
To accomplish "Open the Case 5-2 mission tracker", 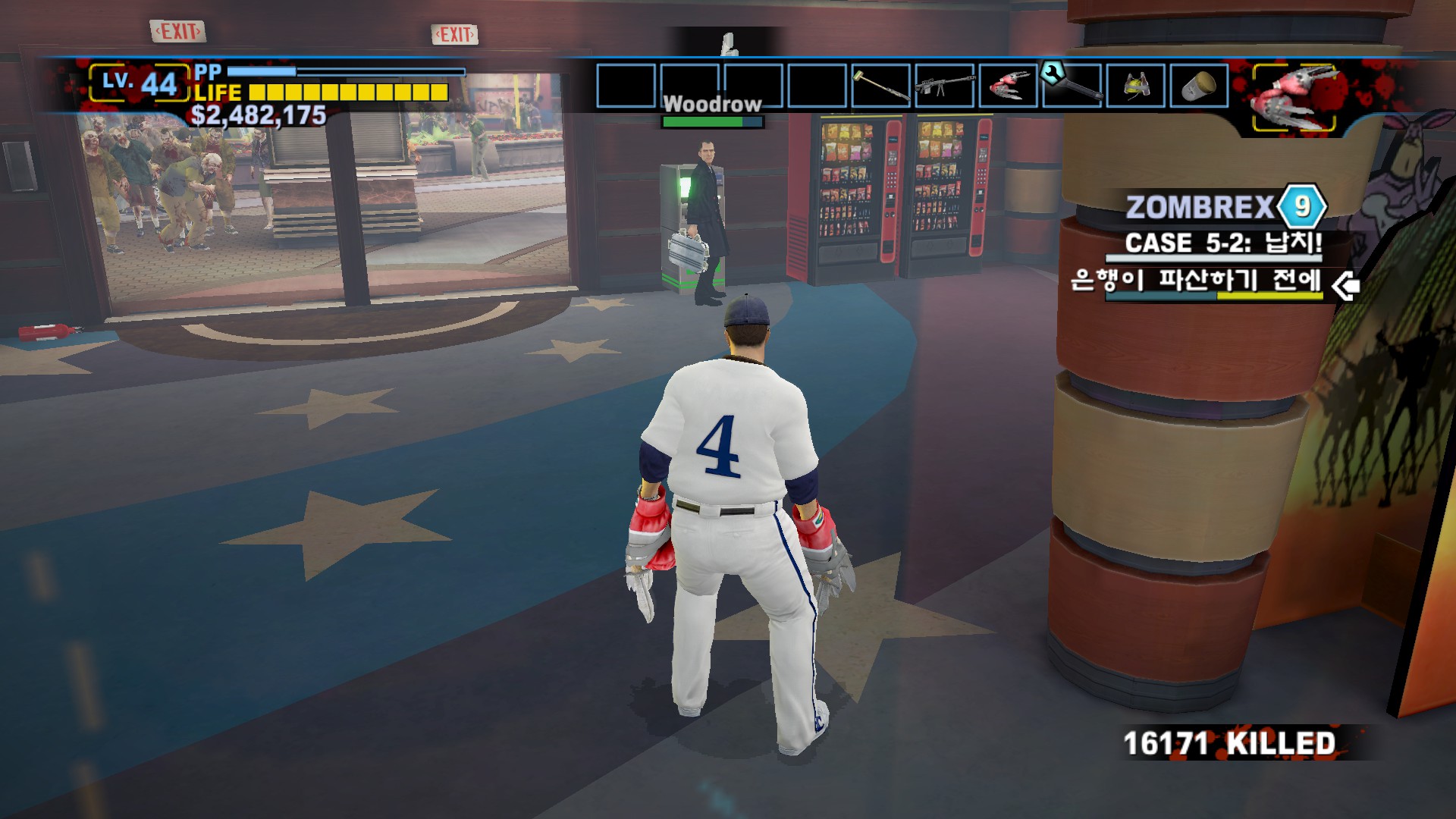I will pyautogui.click(x=1222, y=243).
